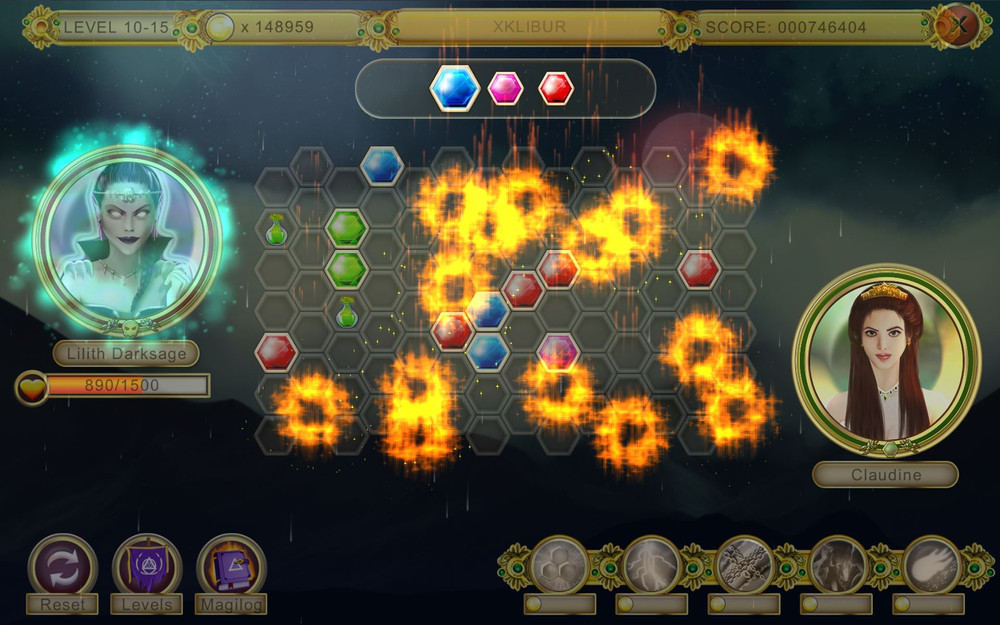Activate the honeycomb hexagon spell
The height and width of the screenshot is (625, 1000).
(x=560, y=565)
